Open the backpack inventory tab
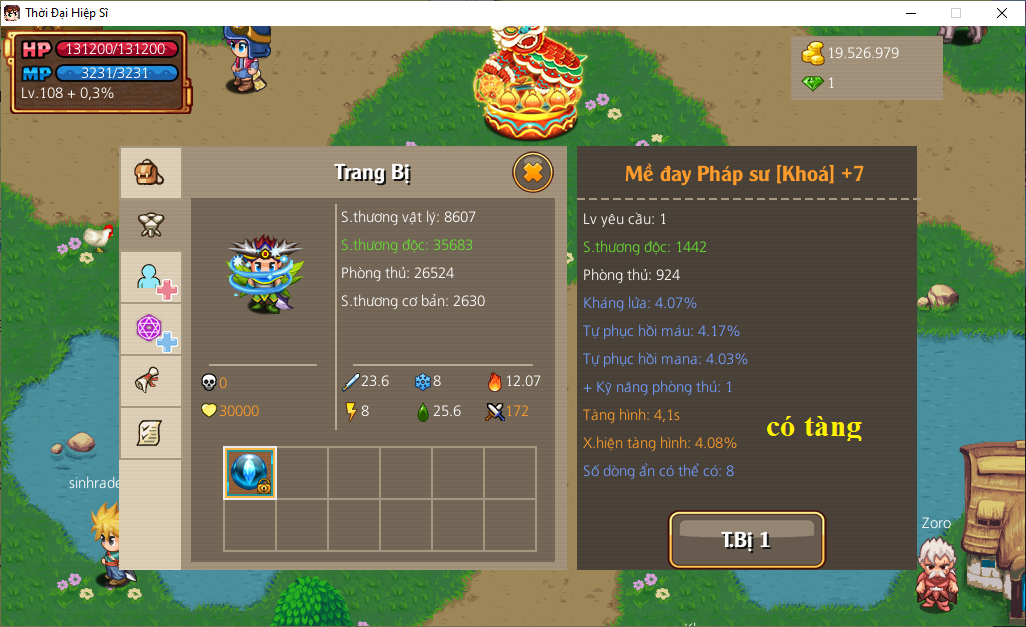Screen dimensions: 1026x627 click(150, 173)
